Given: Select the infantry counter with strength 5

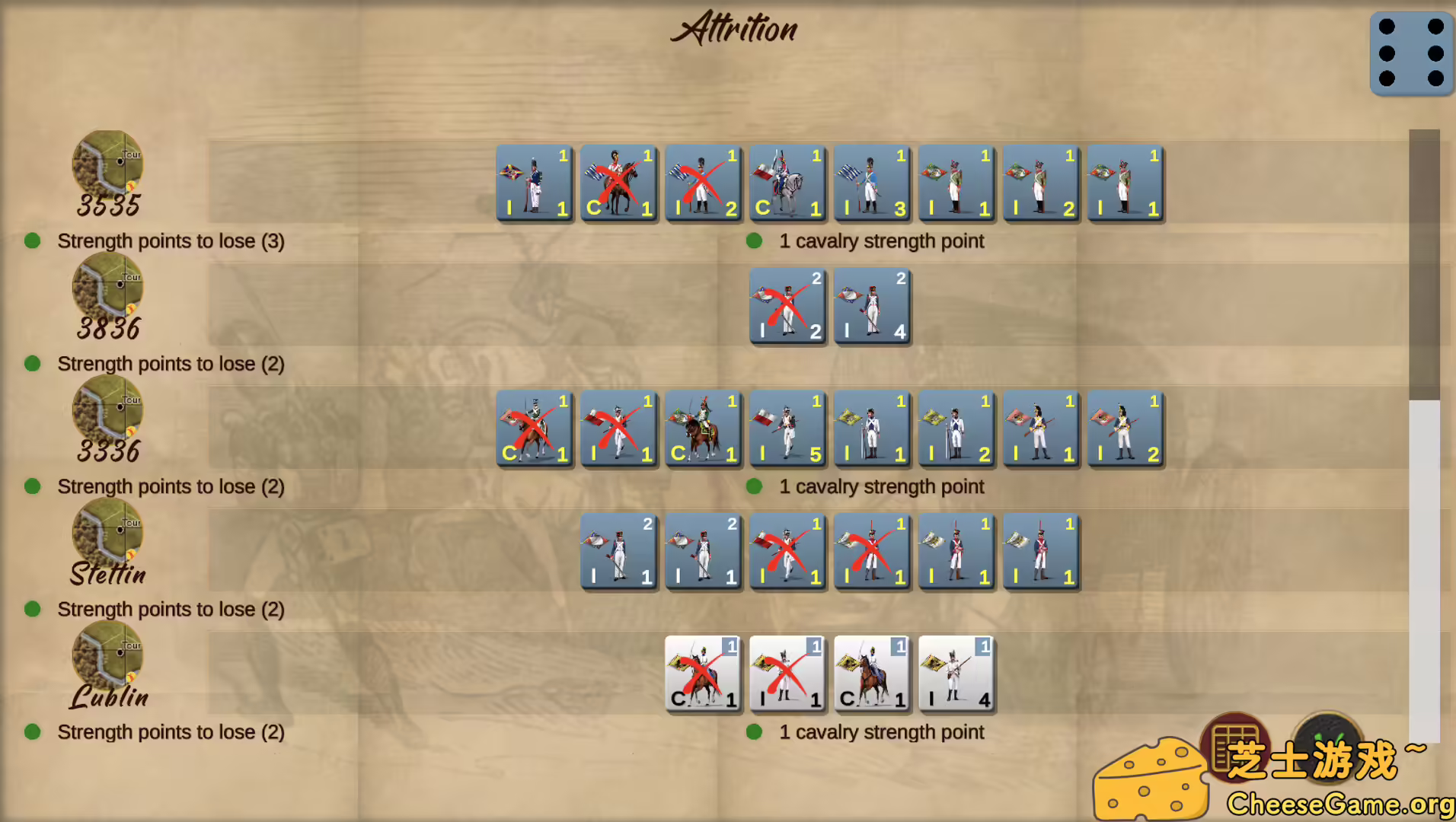Looking at the screenshot, I should pyautogui.click(x=787, y=429).
